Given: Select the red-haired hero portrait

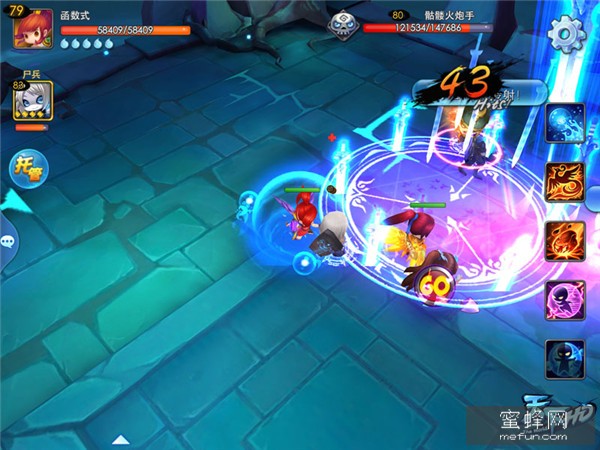Looking at the screenshot, I should 33,28.
